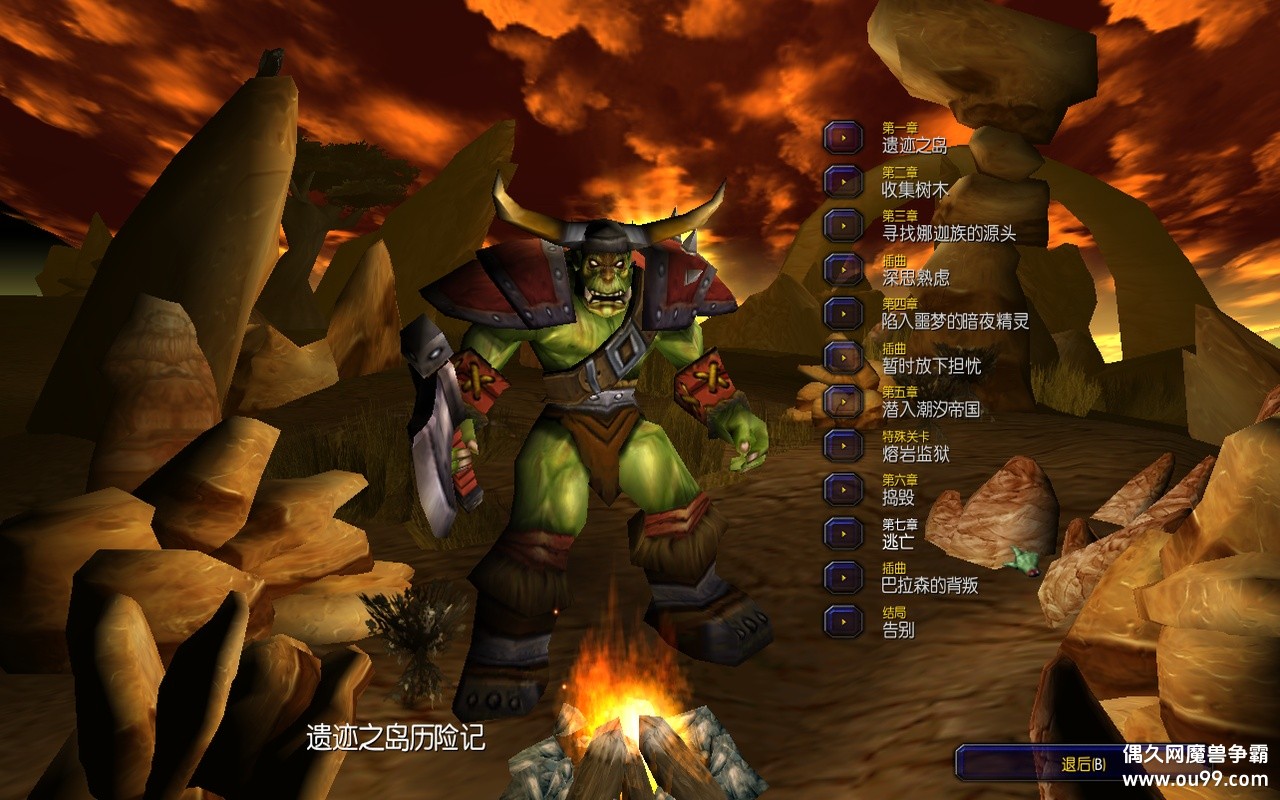Select chapter six 捣毁
The width and height of the screenshot is (1280, 800).
point(843,489)
